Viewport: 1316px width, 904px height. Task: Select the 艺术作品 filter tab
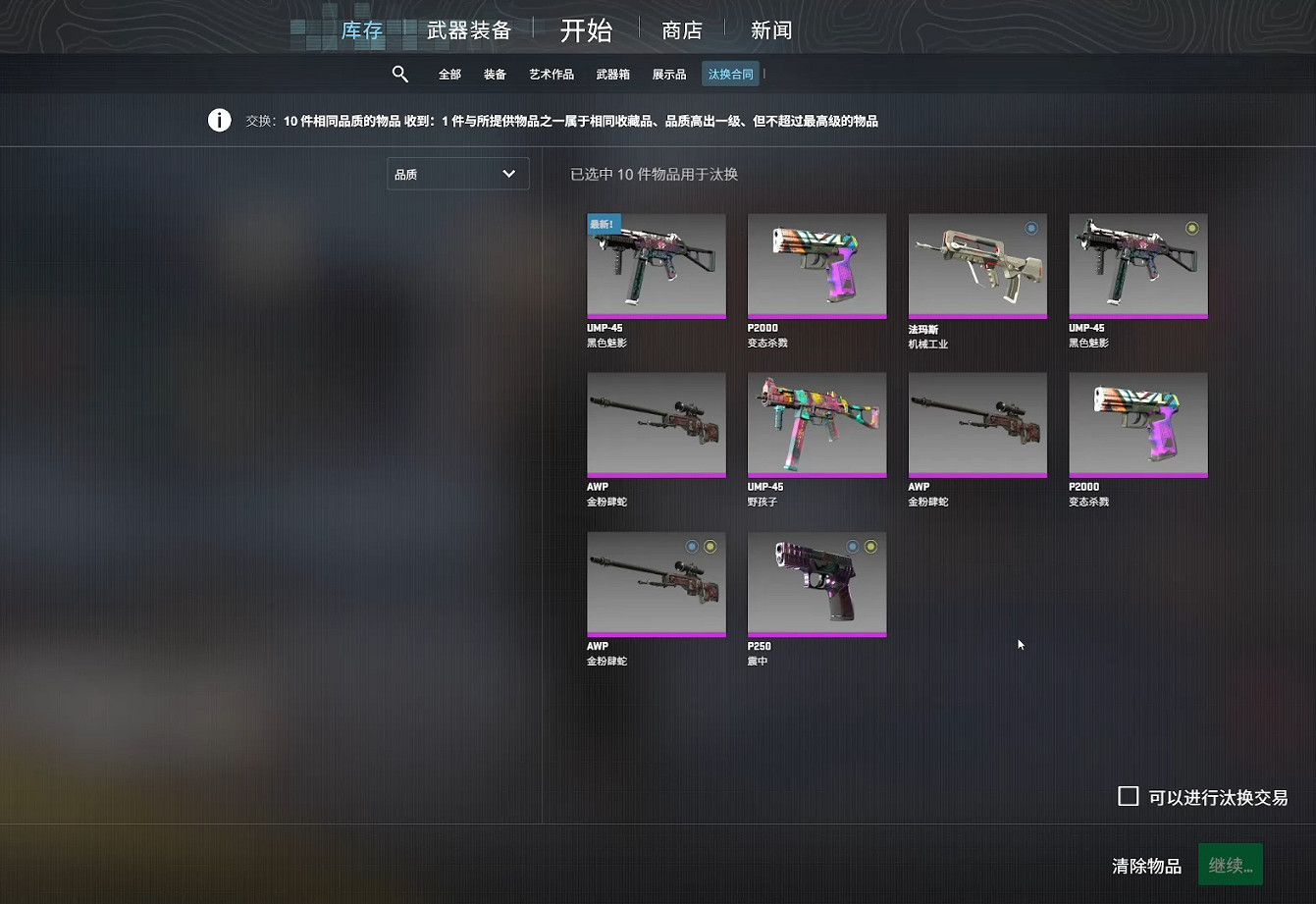551,73
